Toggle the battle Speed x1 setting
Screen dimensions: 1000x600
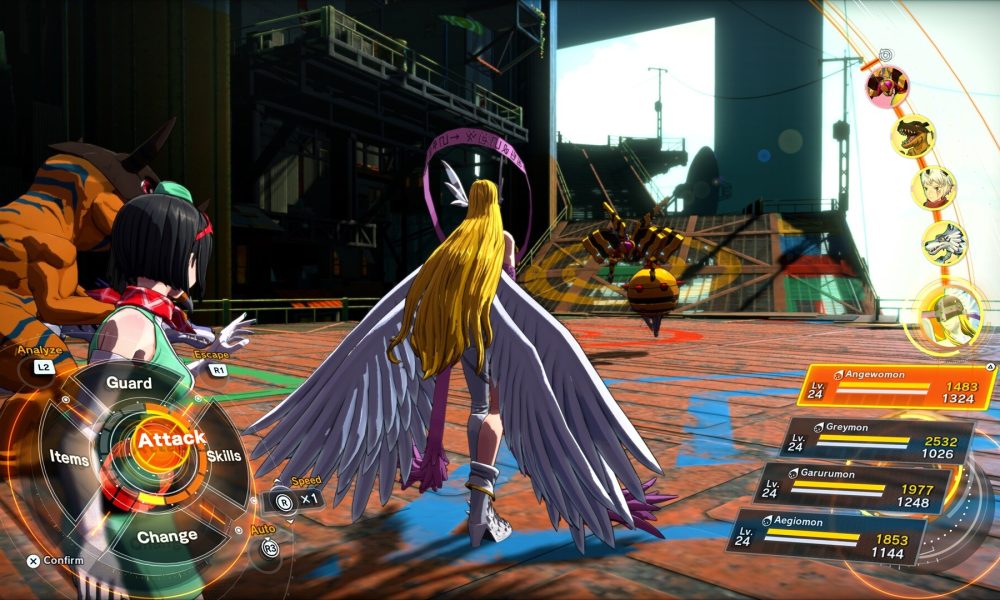click(x=299, y=497)
